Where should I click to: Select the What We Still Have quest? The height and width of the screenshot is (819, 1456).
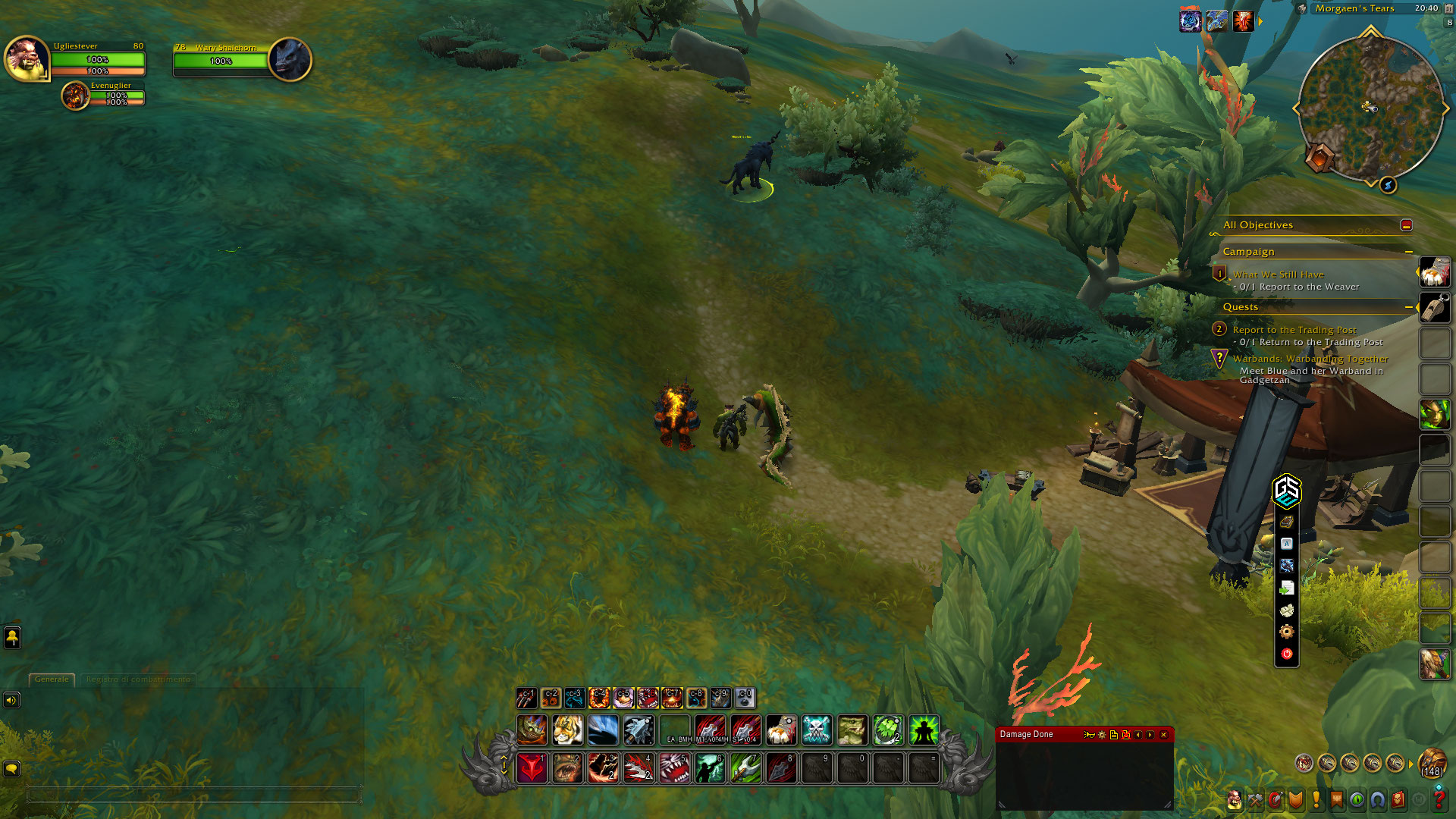coord(1278,275)
